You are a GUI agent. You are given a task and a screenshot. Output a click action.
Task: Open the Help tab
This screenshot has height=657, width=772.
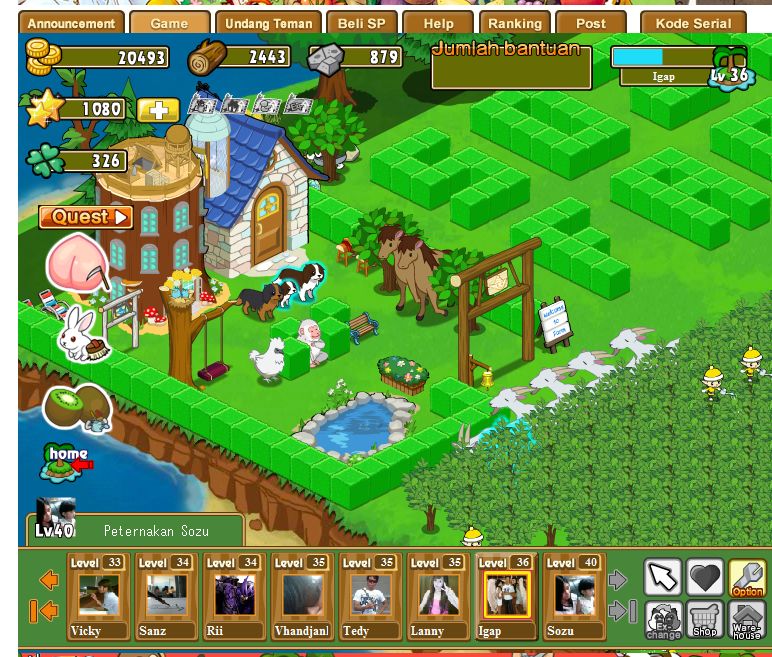[x=438, y=23]
